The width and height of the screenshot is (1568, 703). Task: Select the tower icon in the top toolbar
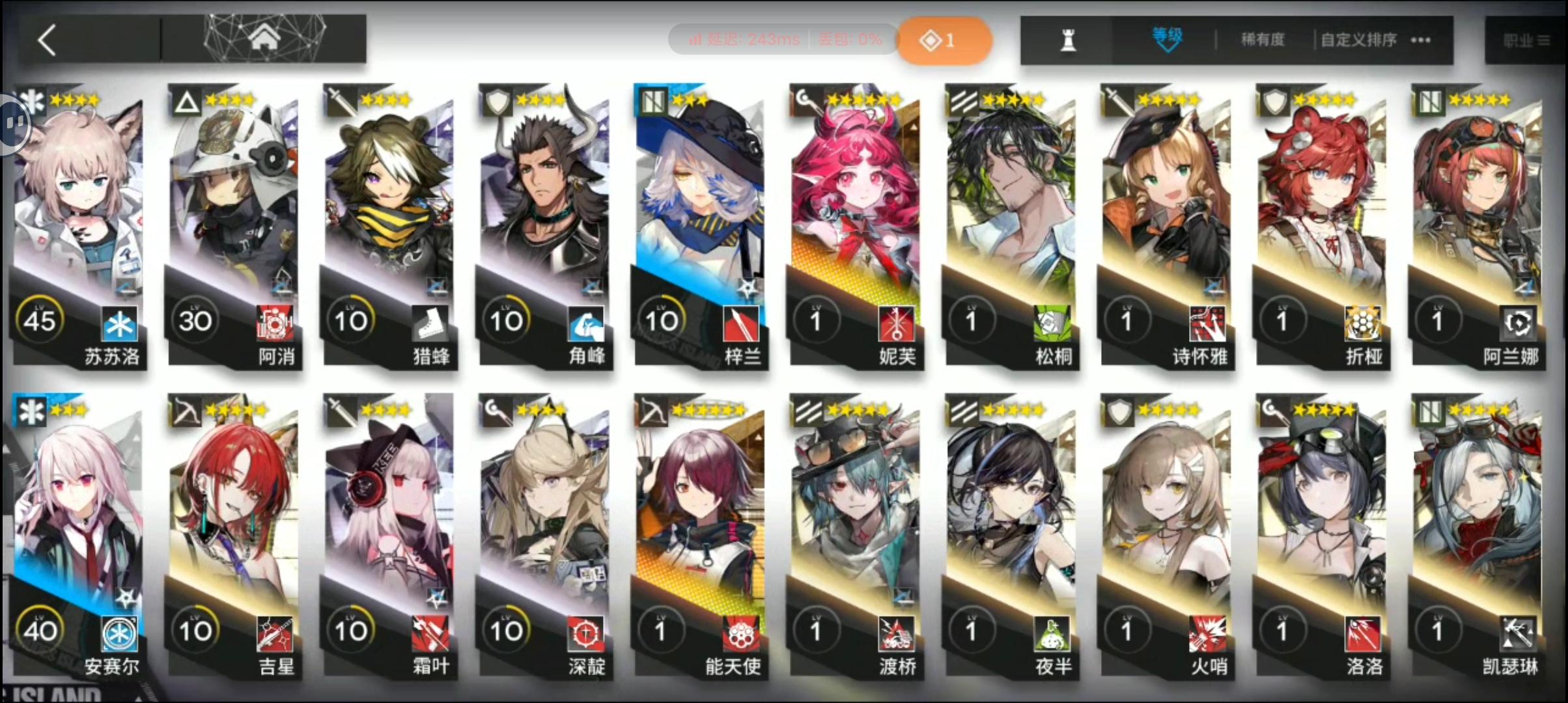coord(1067,39)
